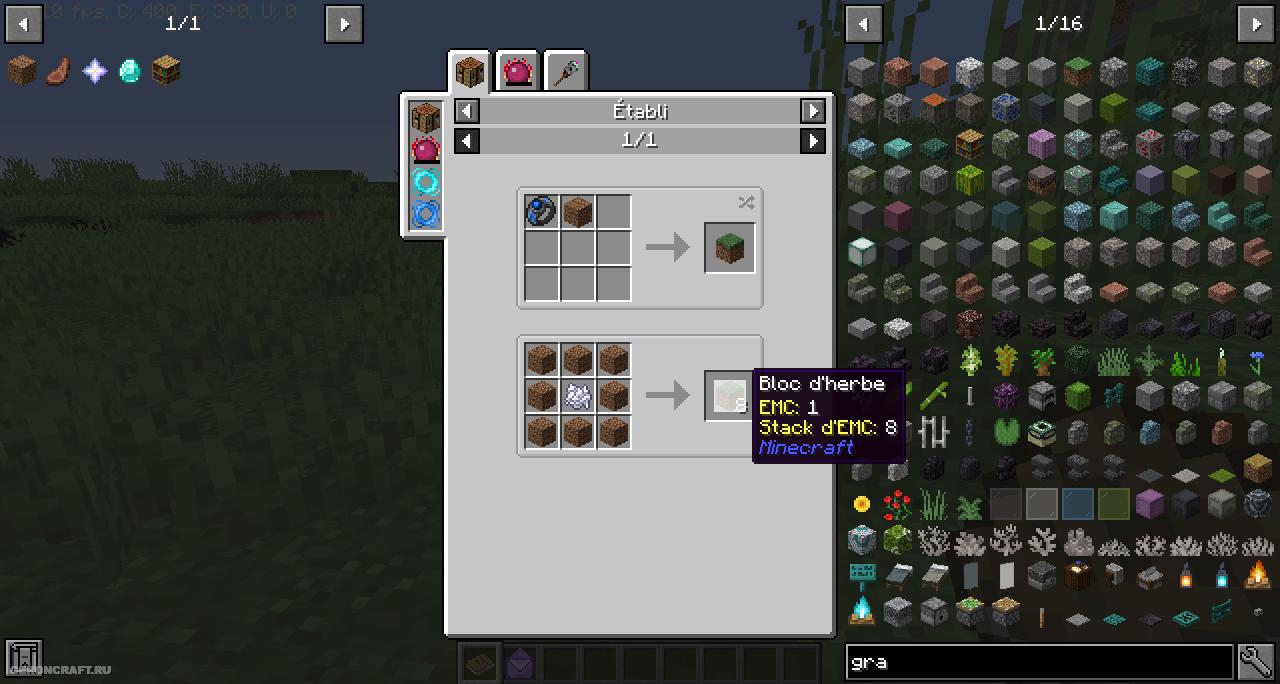Pick the yellow dandelion in the item list
Screen dimensions: 1280x684
click(862, 504)
